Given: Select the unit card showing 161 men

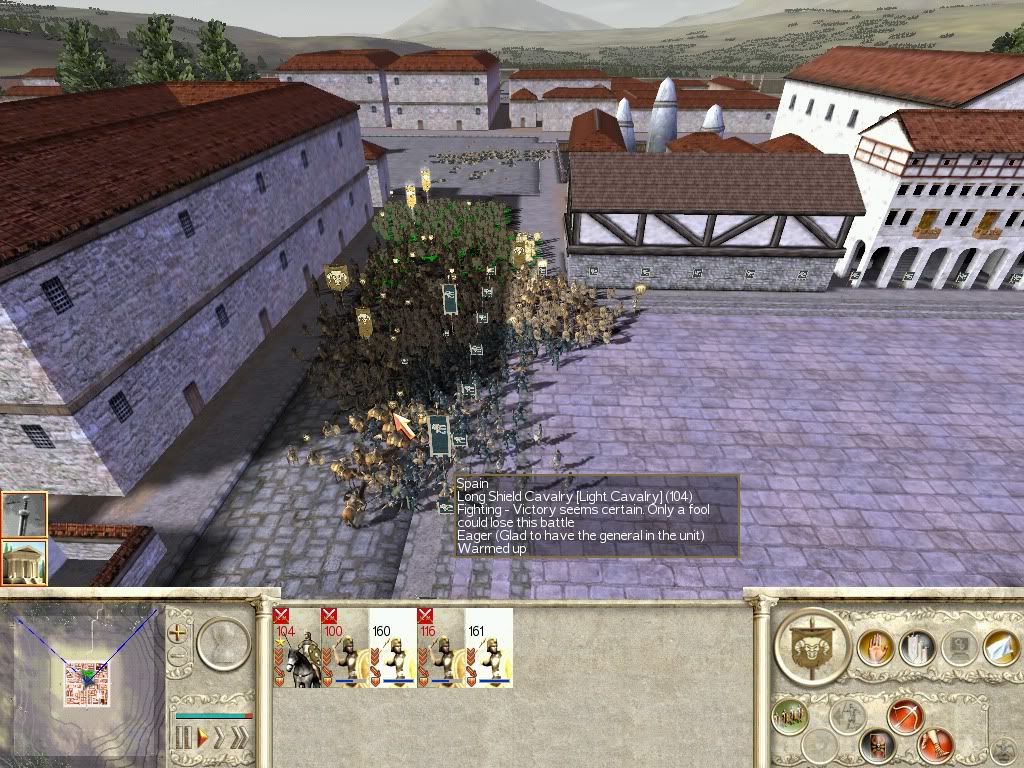Looking at the screenshot, I should (489, 648).
